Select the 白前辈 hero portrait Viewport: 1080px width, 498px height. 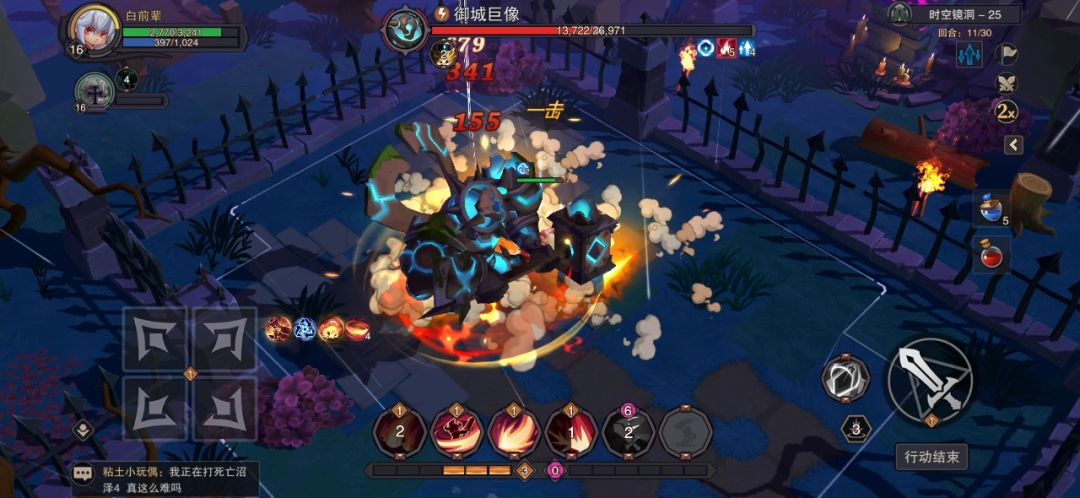tap(93, 31)
